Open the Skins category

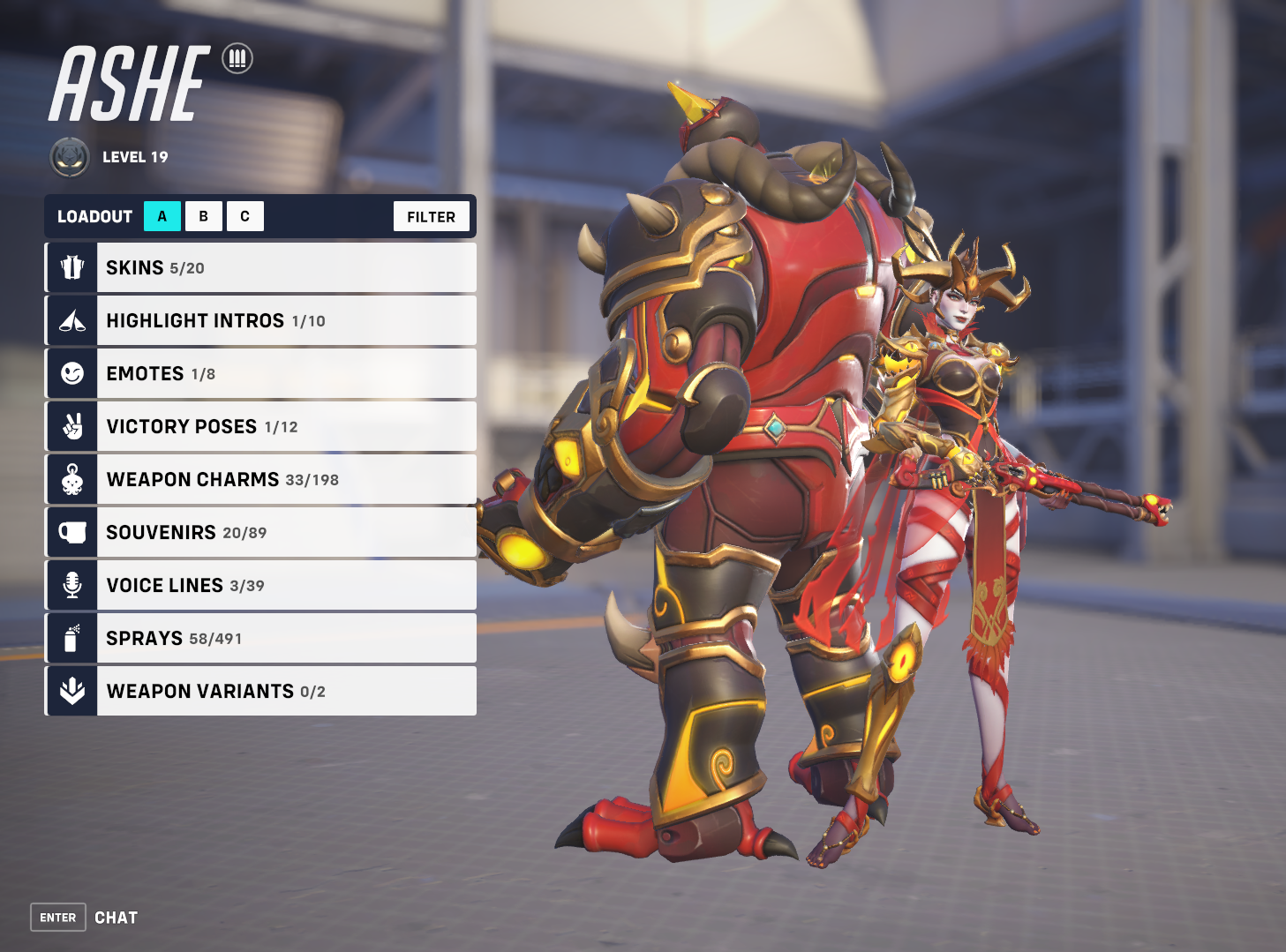point(260,267)
